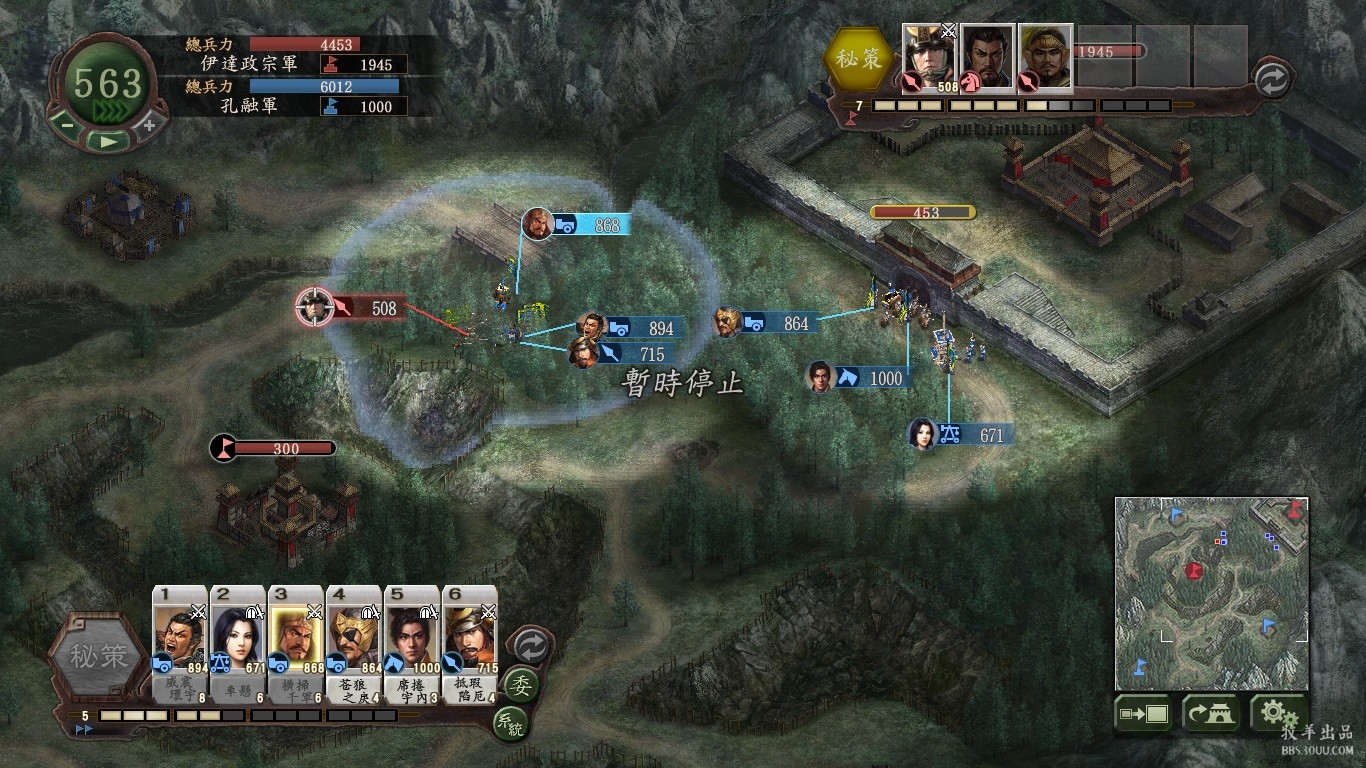
Task: Cycle officer cards with the bottom swap arrows
Action: click(x=530, y=646)
